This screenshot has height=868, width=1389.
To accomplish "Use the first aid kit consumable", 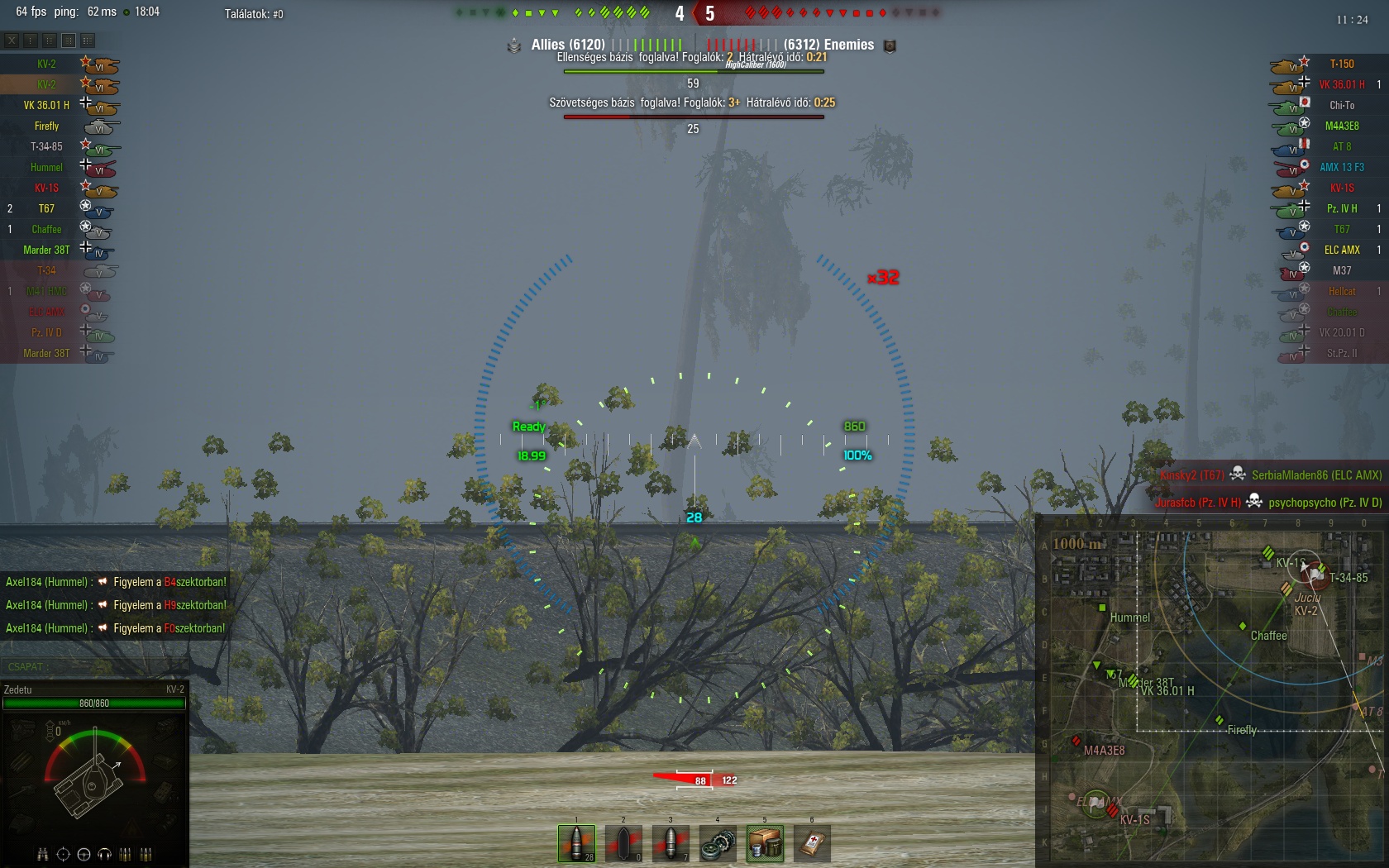I will coord(812,843).
